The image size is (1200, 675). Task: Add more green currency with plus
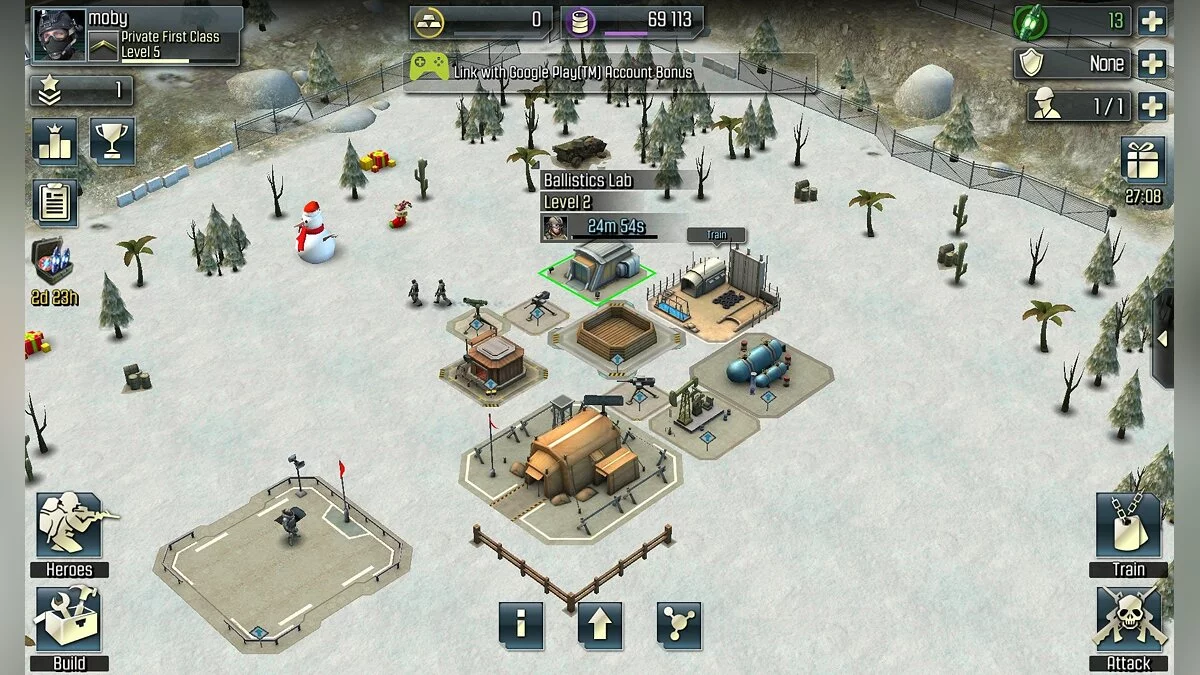[1152, 20]
